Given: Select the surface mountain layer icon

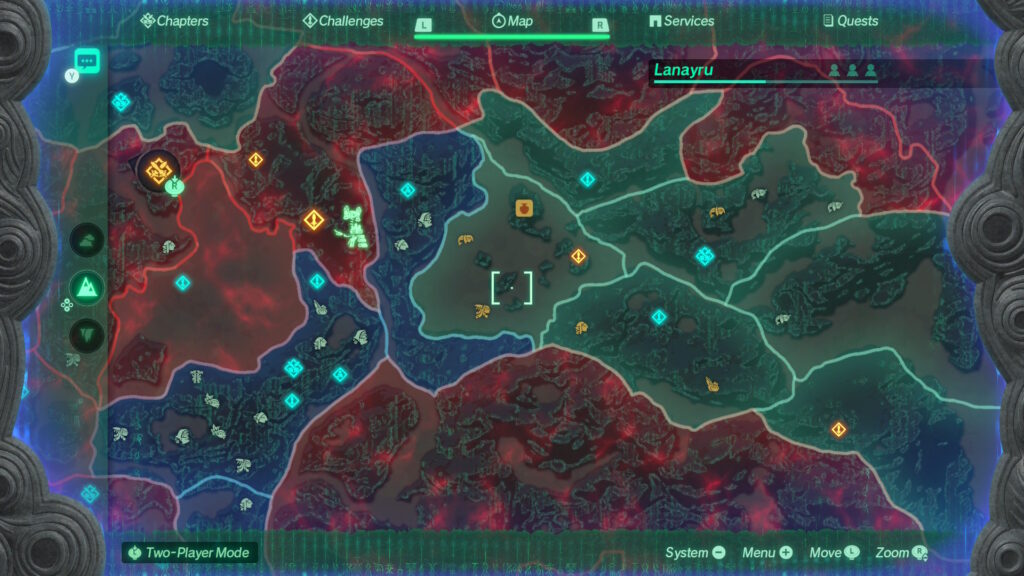Looking at the screenshot, I should click(x=89, y=288).
